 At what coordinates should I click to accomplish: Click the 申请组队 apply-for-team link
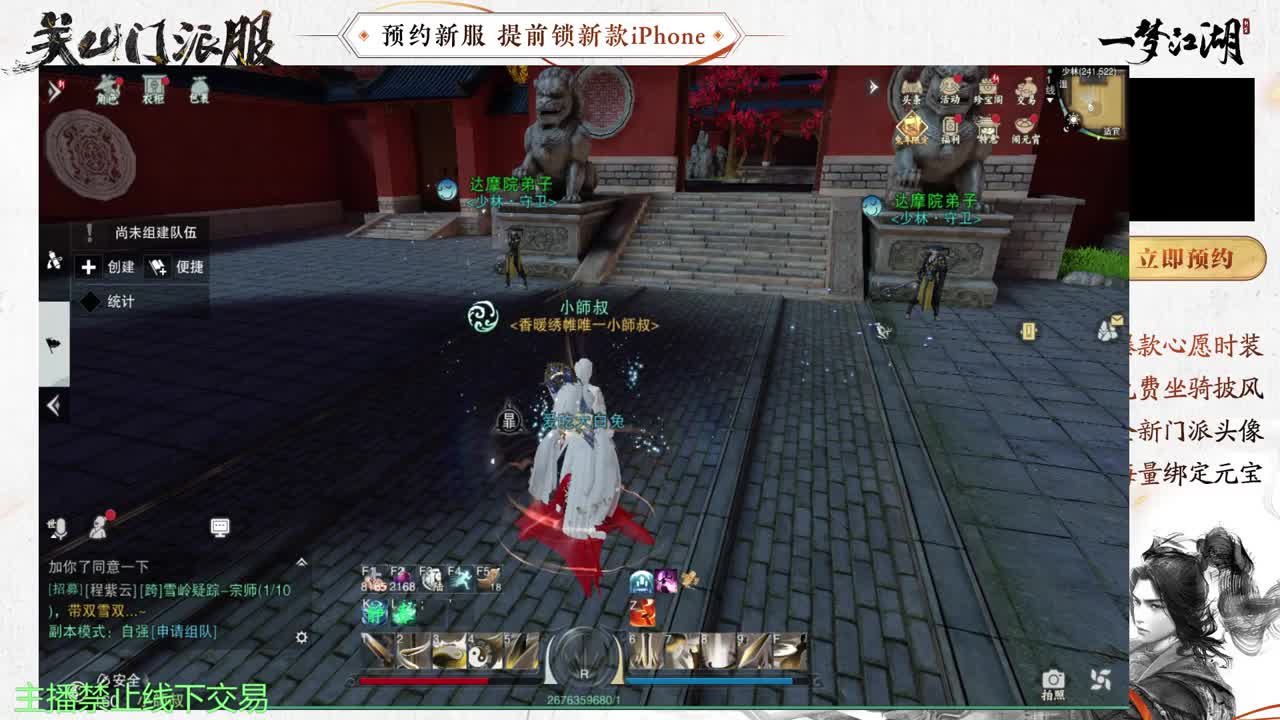point(185,633)
